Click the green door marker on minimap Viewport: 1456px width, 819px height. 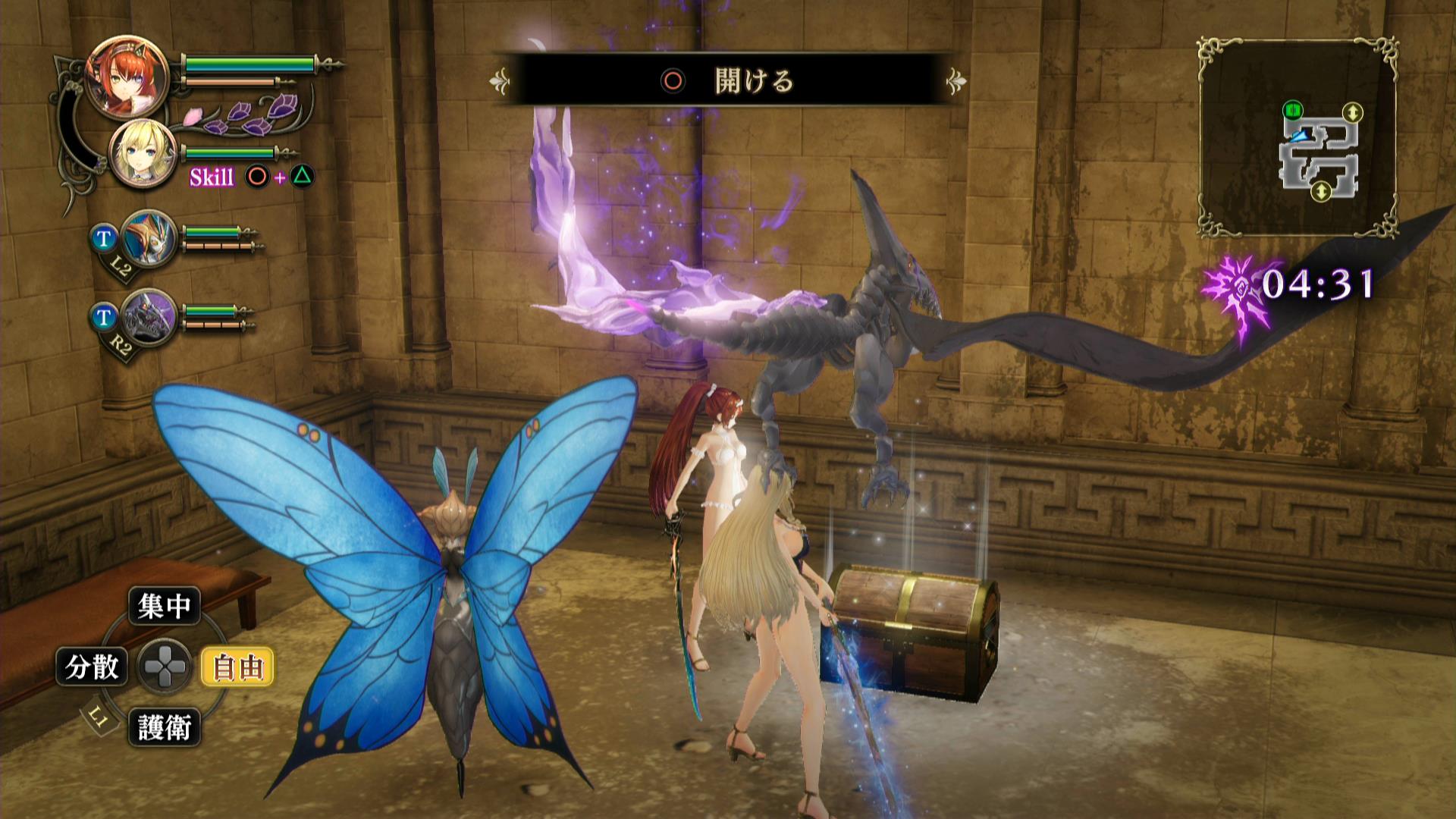click(x=1292, y=112)
